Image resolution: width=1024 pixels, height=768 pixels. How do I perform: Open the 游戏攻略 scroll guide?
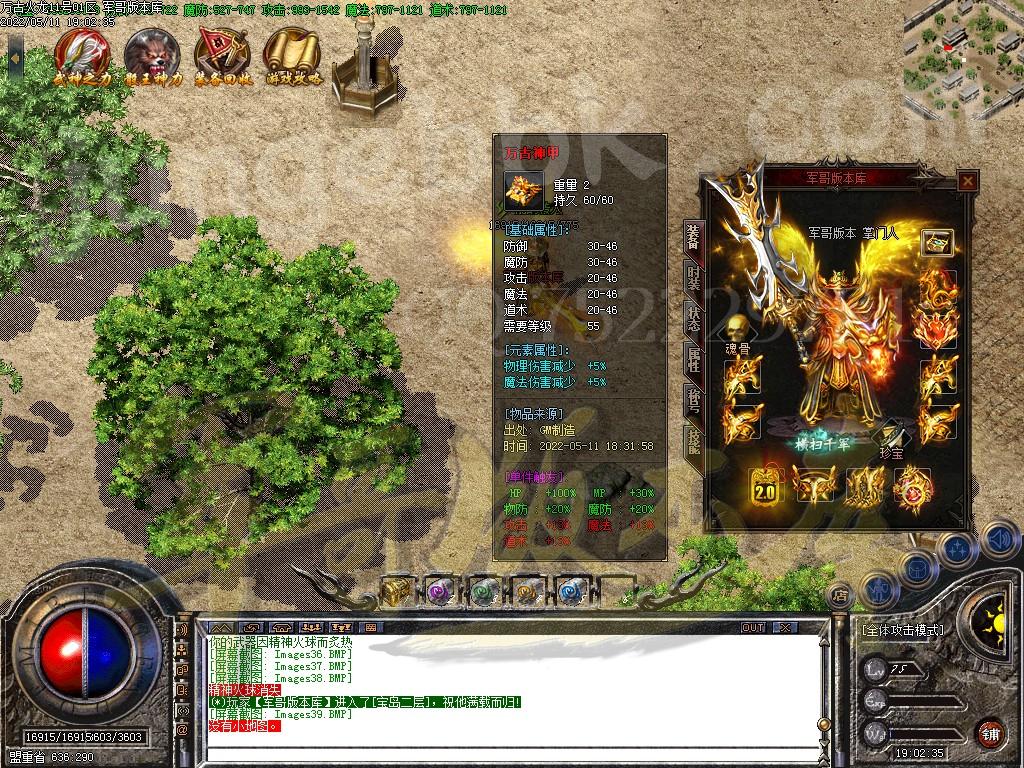tap(292, 55)
